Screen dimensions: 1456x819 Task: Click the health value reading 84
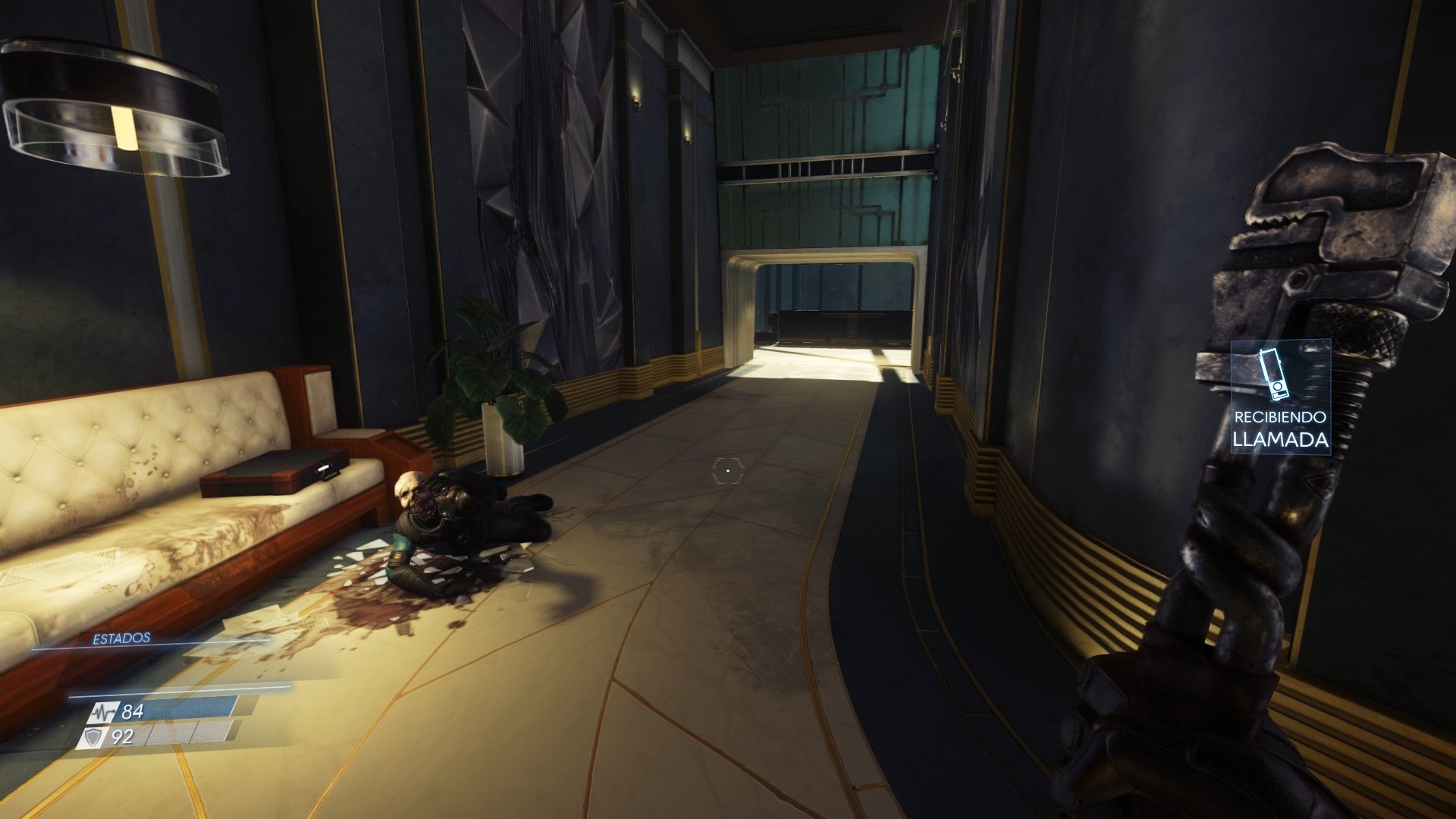(x=133, y=713)
